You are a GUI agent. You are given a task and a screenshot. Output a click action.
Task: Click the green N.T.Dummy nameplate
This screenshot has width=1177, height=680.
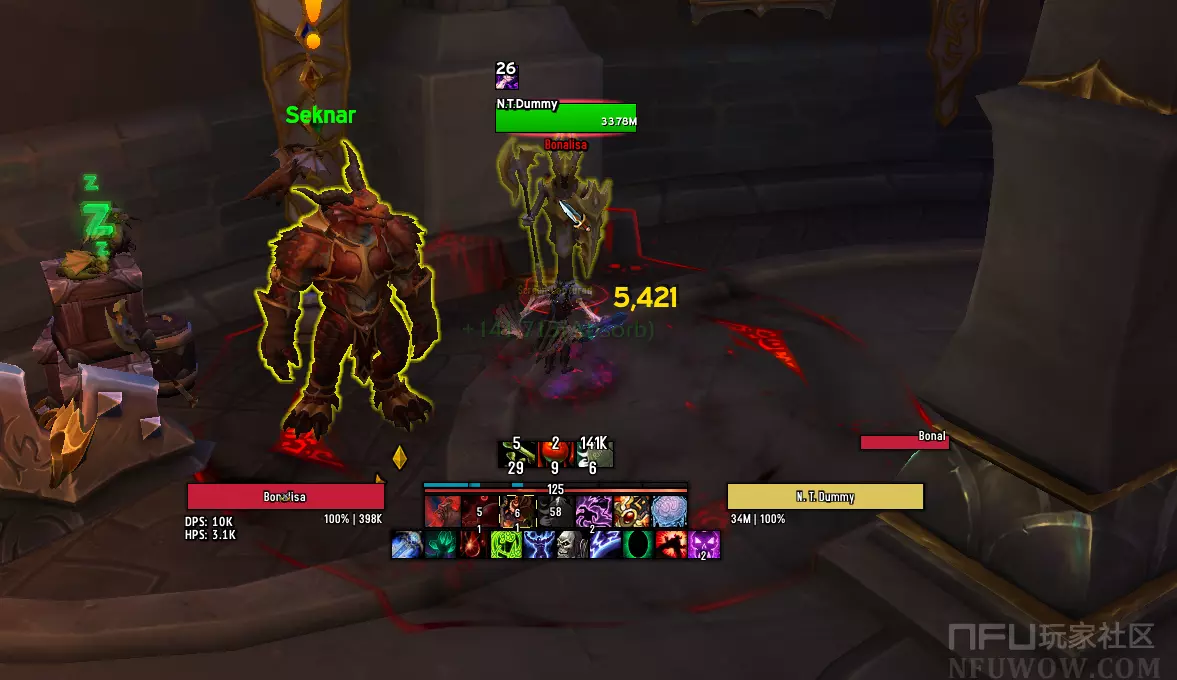[566, 119]
